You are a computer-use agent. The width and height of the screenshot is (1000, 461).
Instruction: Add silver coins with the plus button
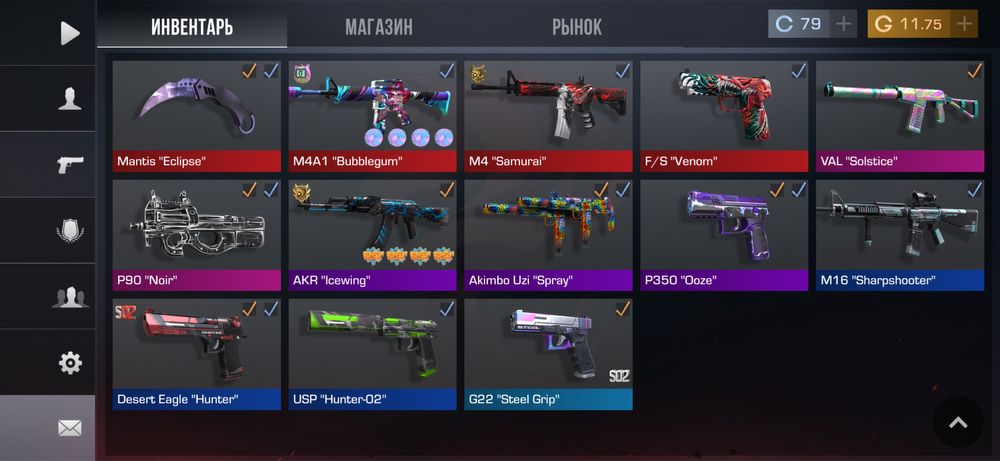(844, 24)
